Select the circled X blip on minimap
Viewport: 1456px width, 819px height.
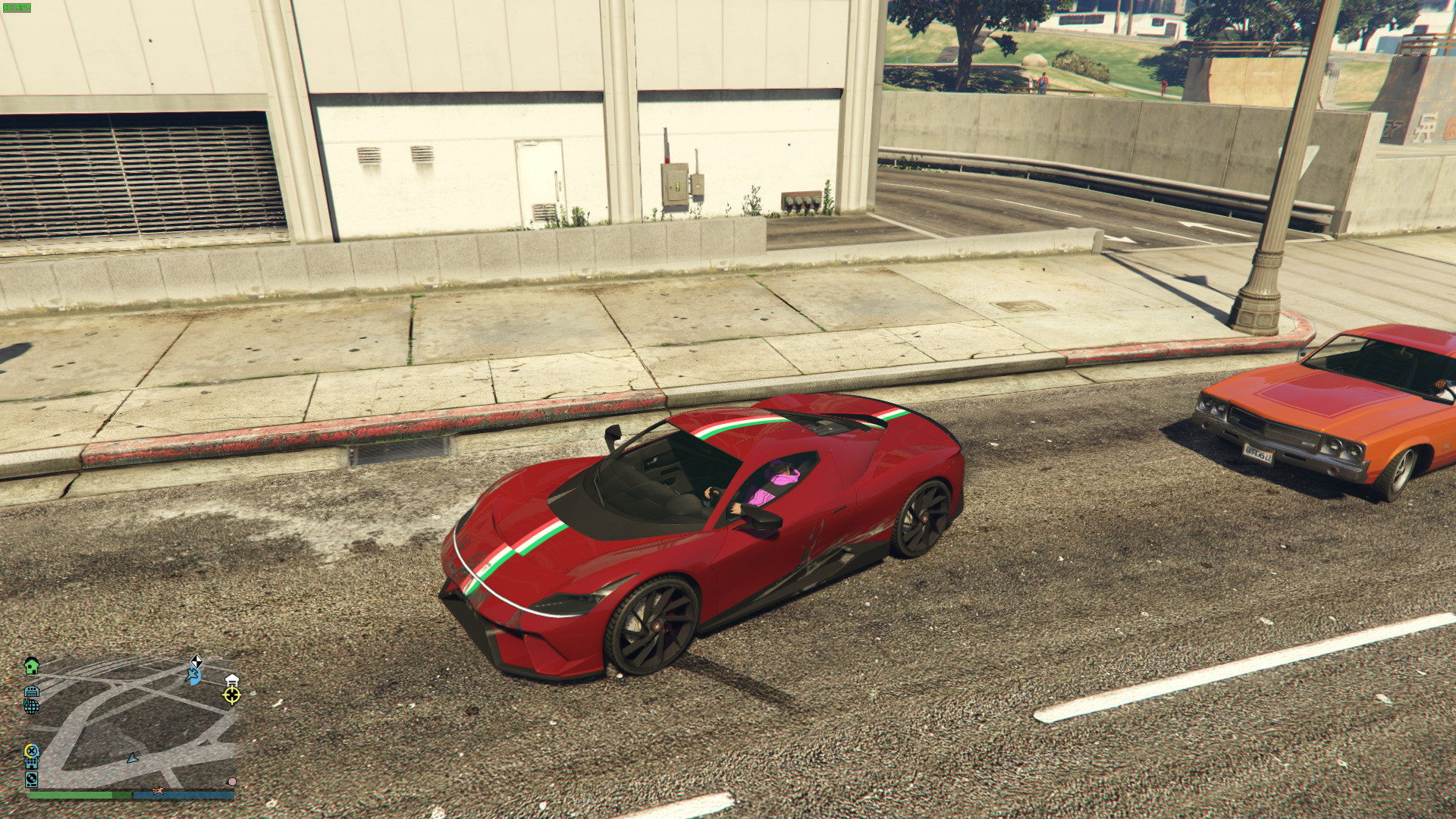click(31, 751)
